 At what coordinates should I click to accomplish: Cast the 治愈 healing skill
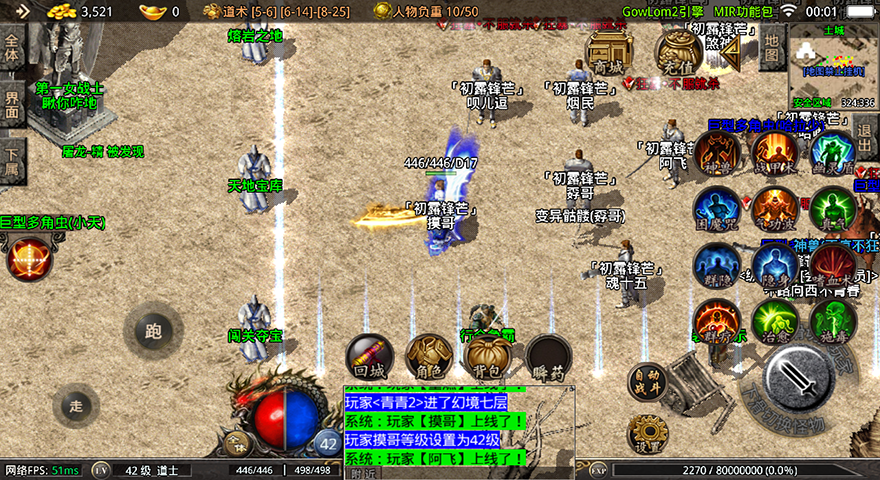point(775,321)
